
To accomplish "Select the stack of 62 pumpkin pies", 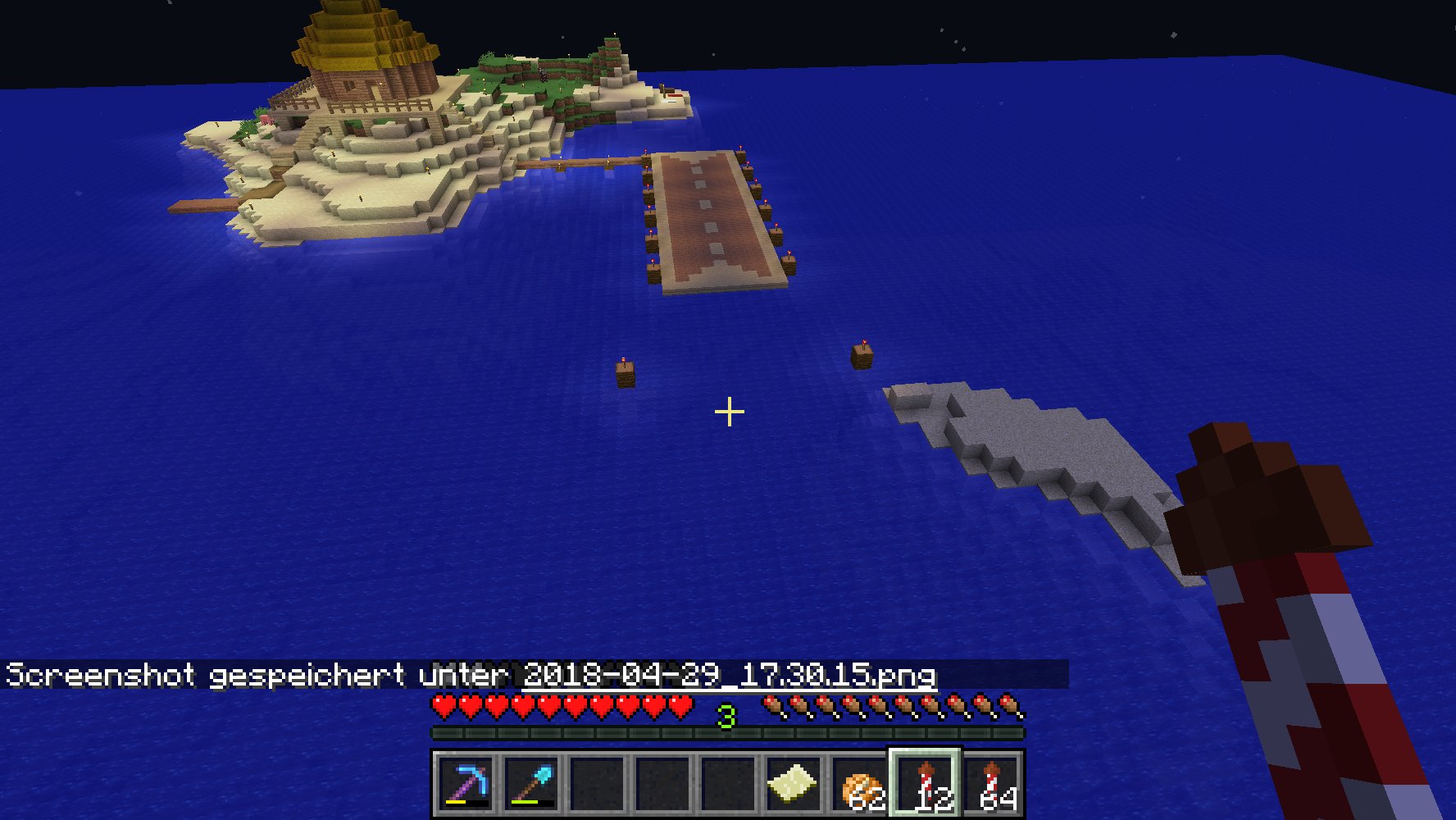I will (x=859, y=784).
